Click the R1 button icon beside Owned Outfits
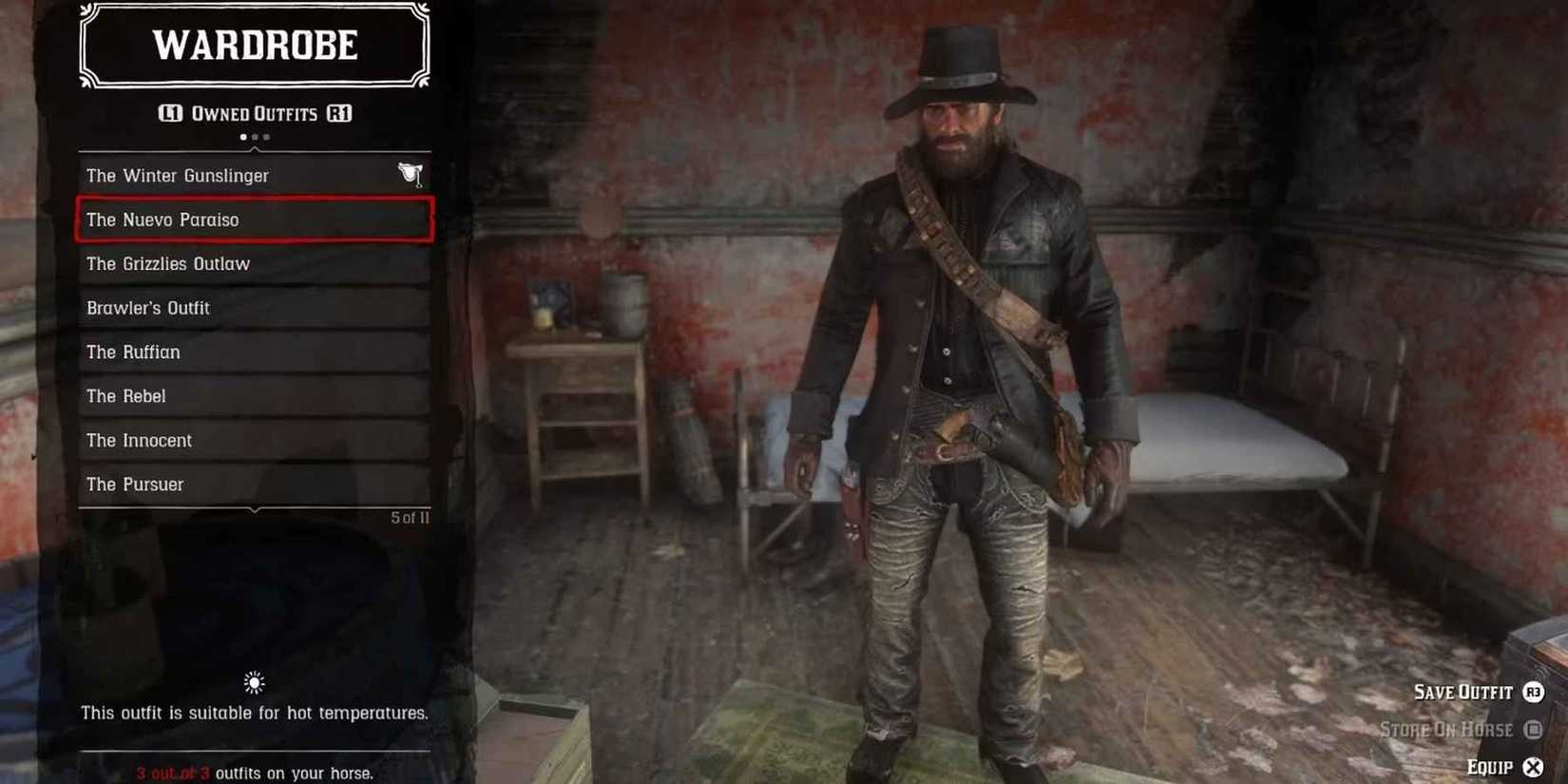 [x=339, y=113]
